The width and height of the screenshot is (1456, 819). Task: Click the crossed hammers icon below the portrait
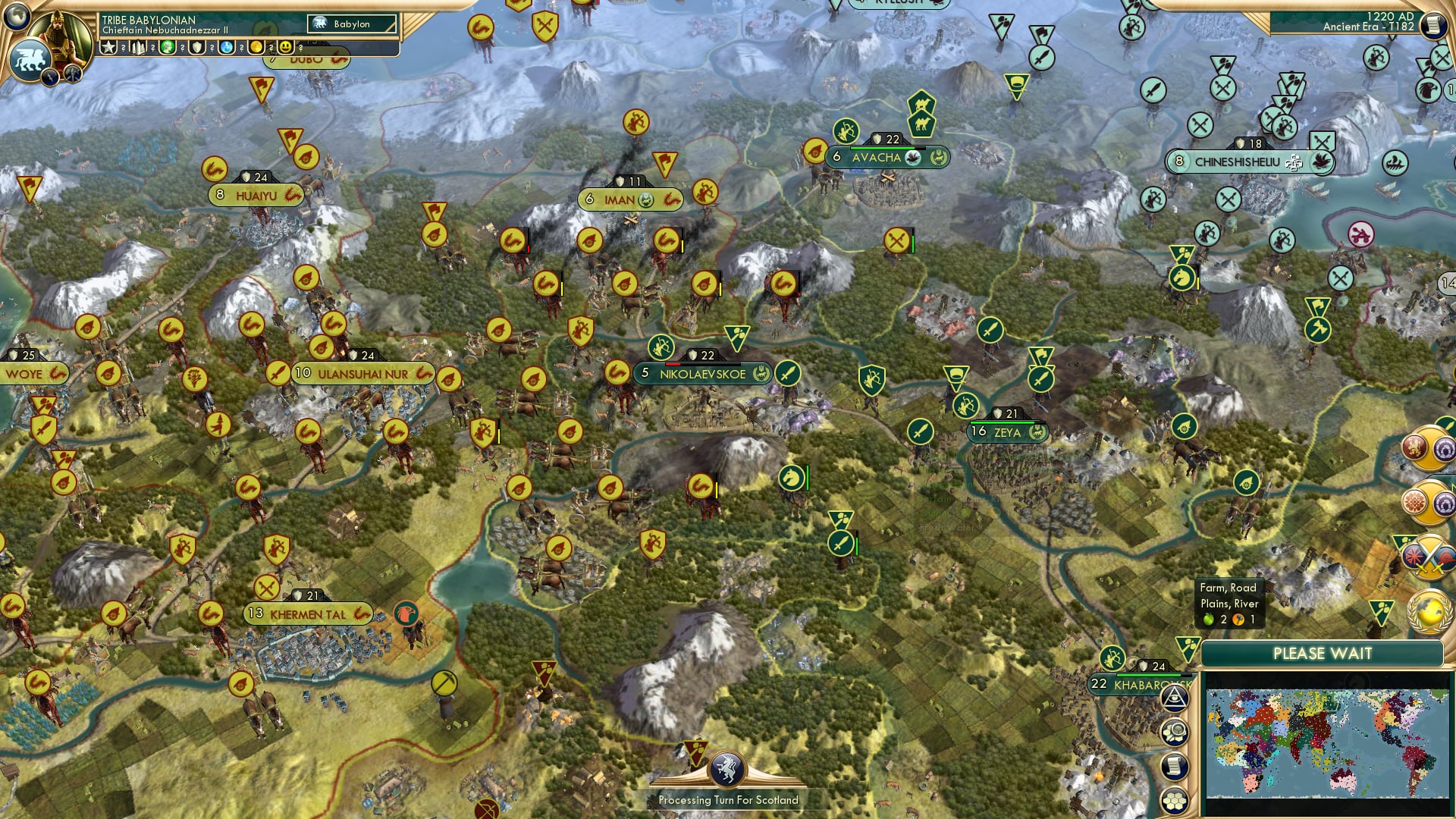point(73,74)
